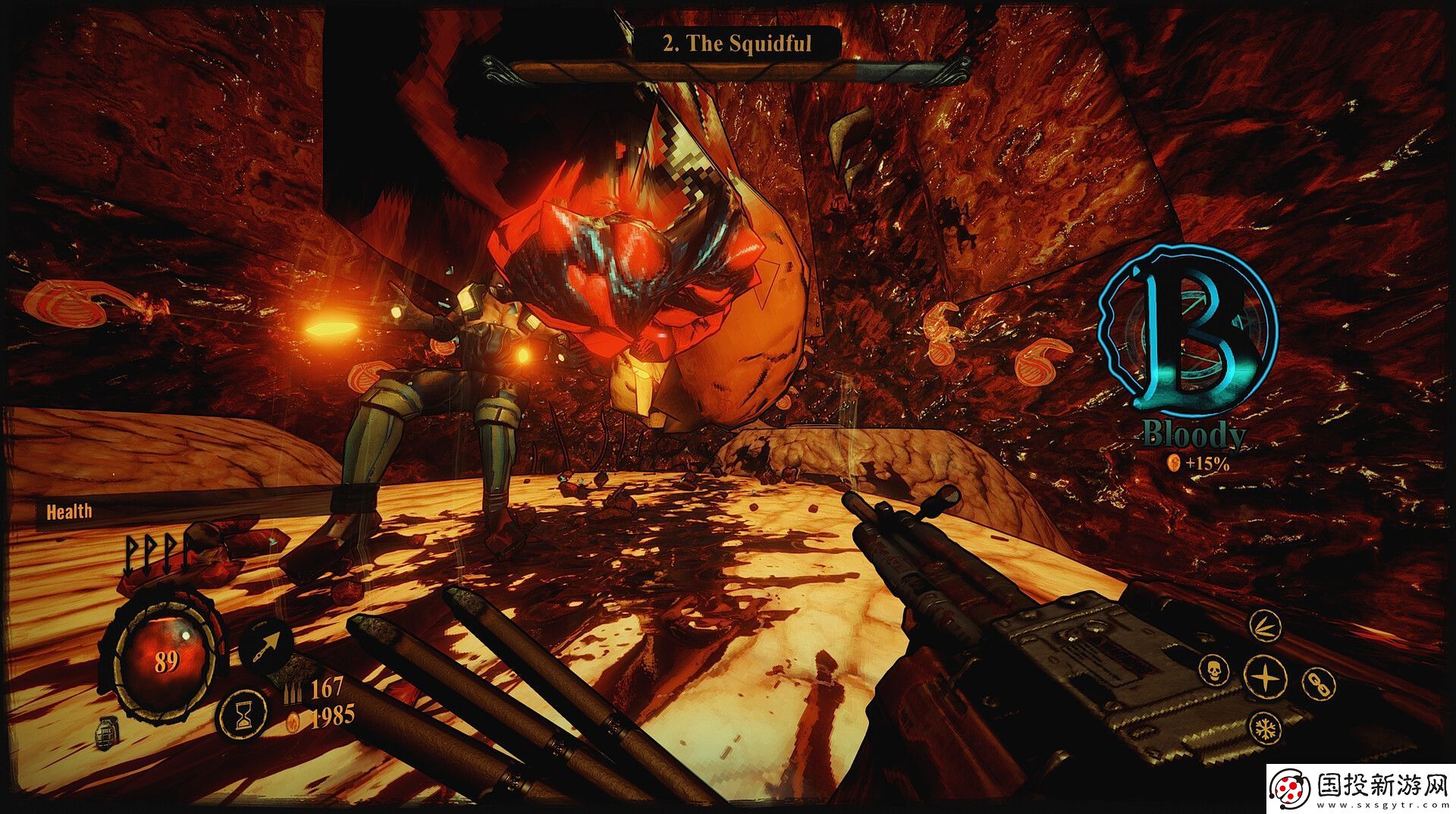This screenshot has height=814, width=1456.
Task: Activate the chain link ability
Action: (x=1319, y=683)
